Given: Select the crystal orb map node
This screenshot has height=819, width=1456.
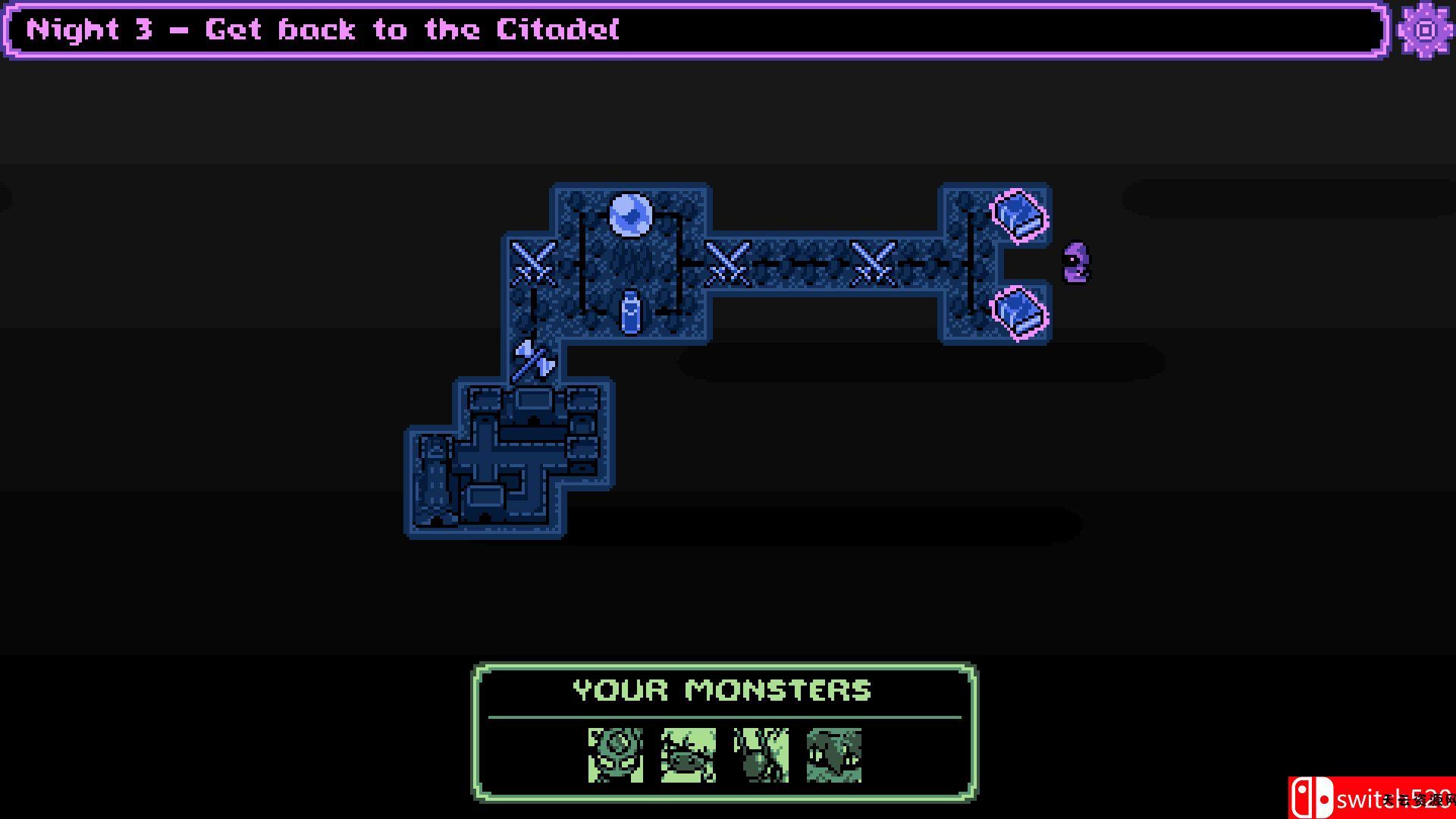Looking at the screenshot, I should (630, 215).
